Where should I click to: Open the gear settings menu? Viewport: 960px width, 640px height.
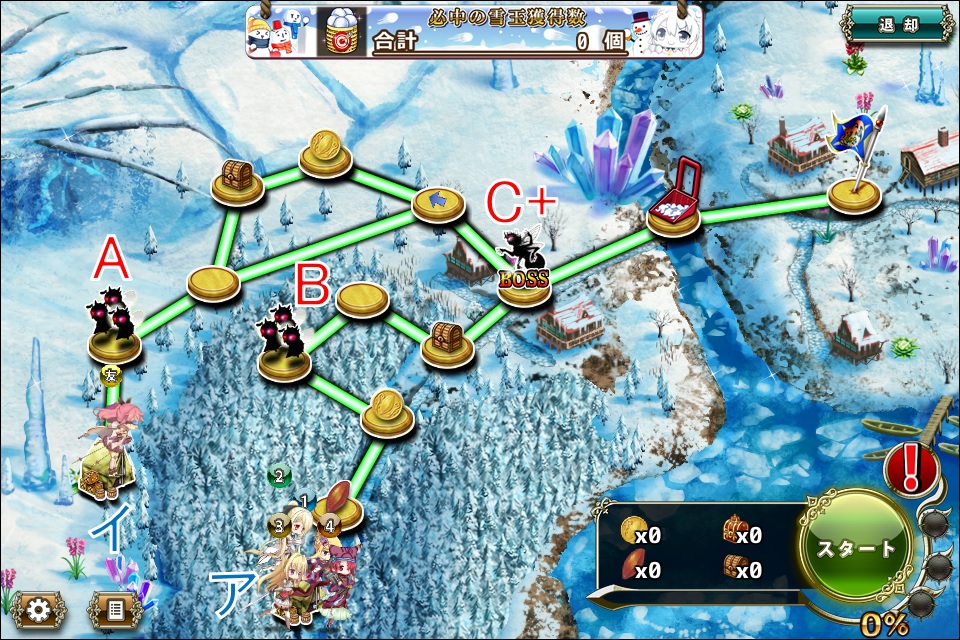tap(40, 608)
